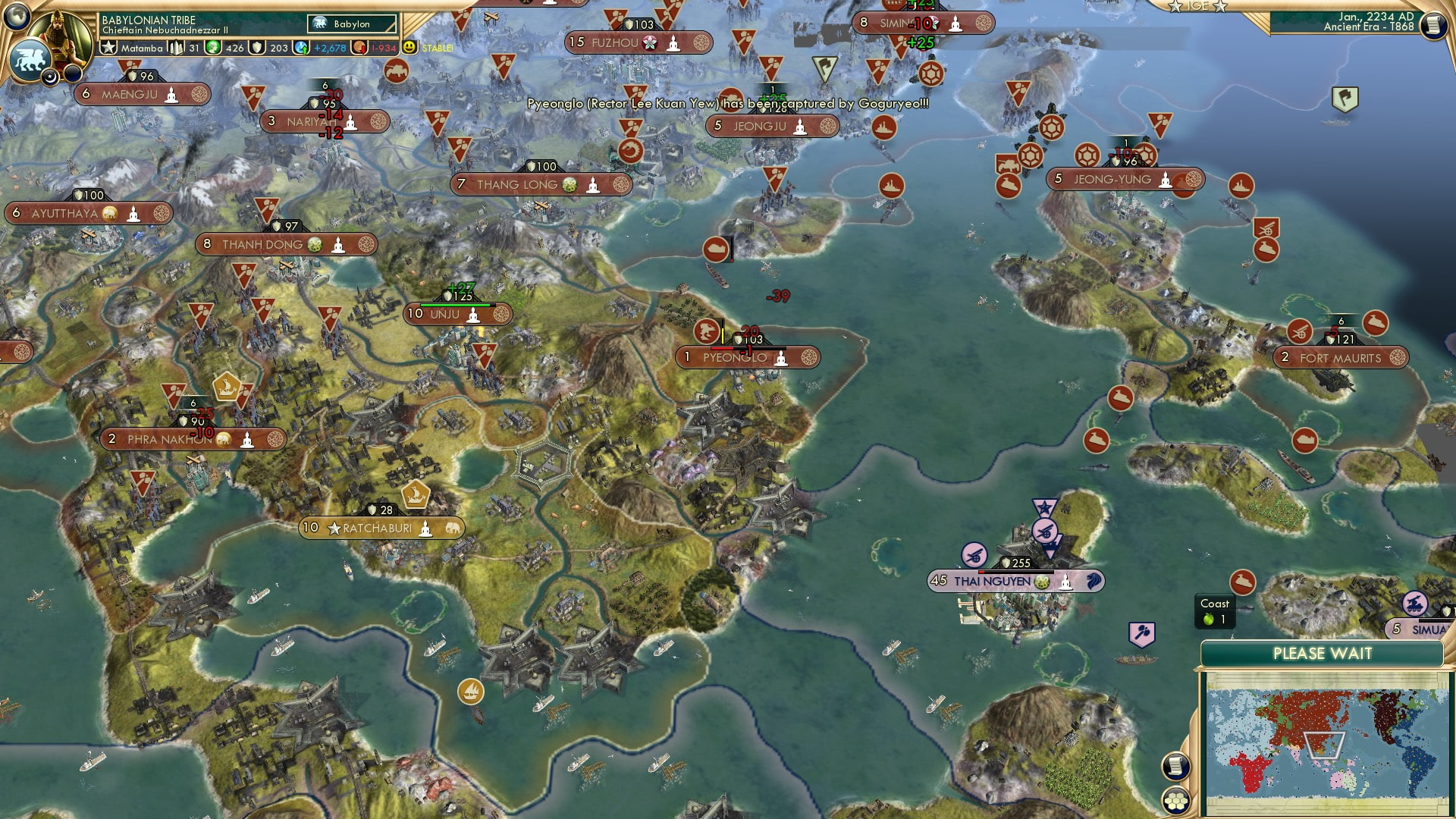Click the city count icon showing 31
This screenshot has width=1456, height=819.
pyautogui.click(x=177, y=47)
